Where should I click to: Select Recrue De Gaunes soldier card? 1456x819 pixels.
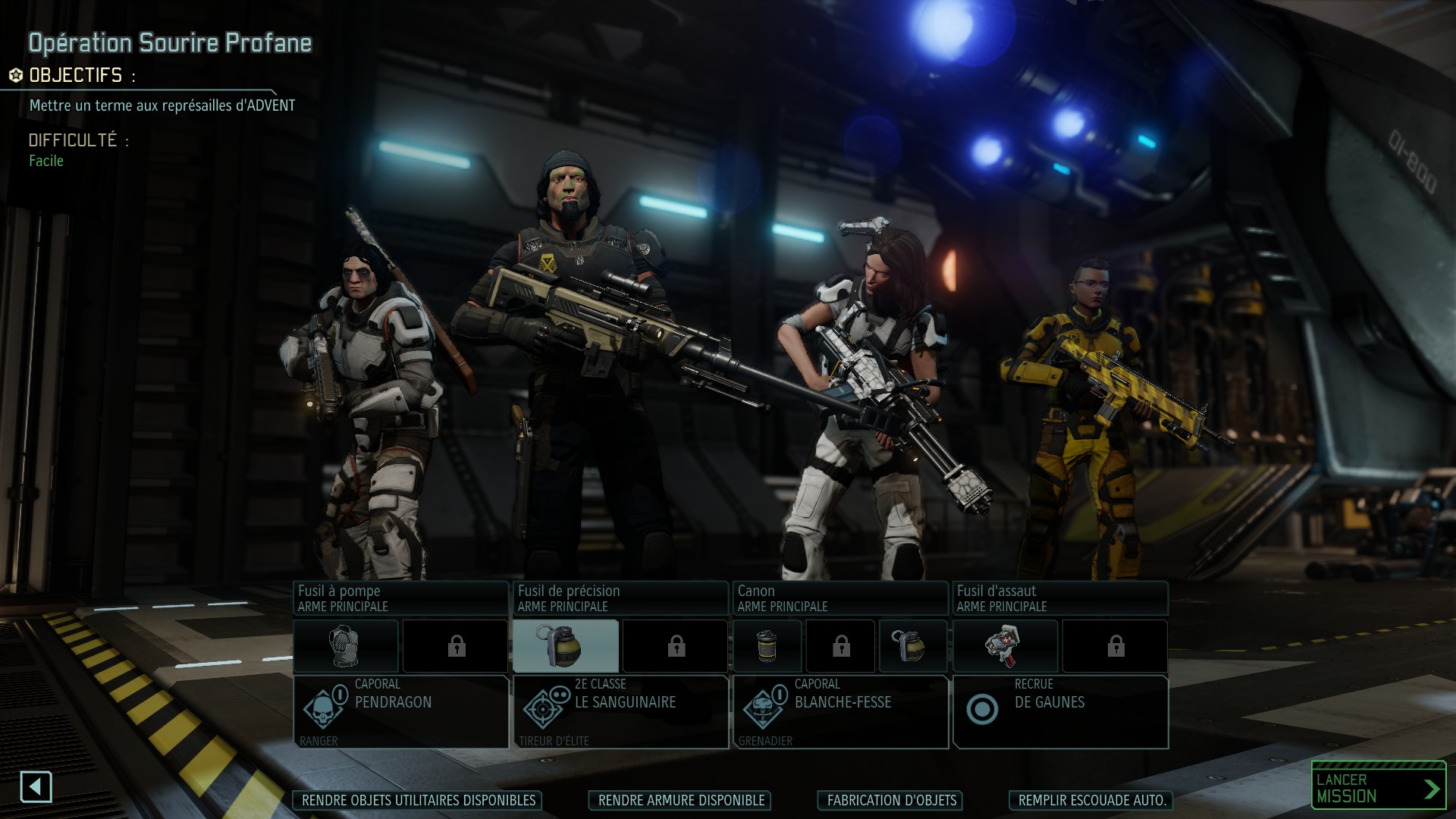1060,711
